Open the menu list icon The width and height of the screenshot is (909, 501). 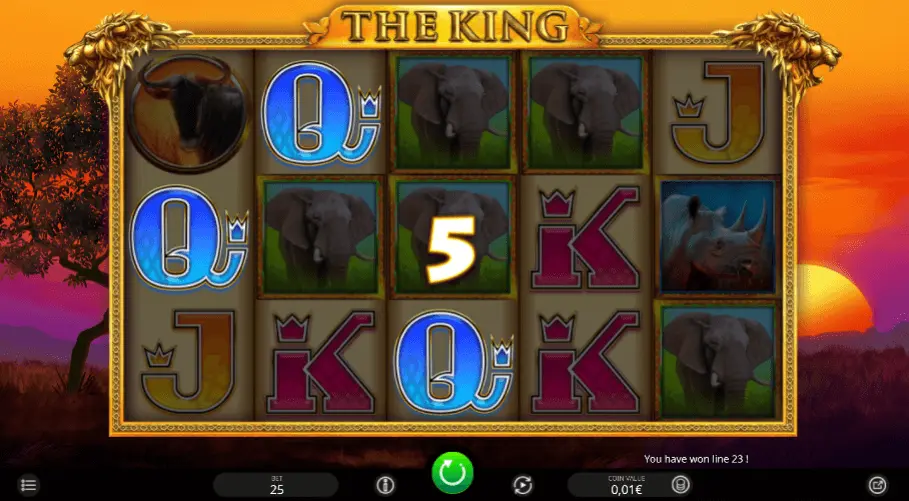(x=29, y=486)
